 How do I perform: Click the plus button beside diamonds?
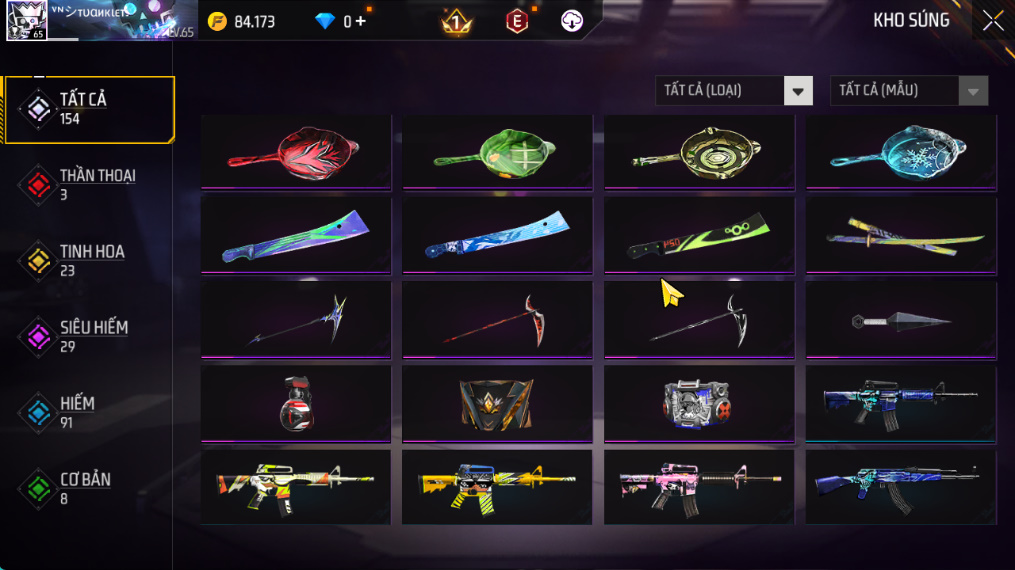(x=360, y=21)
